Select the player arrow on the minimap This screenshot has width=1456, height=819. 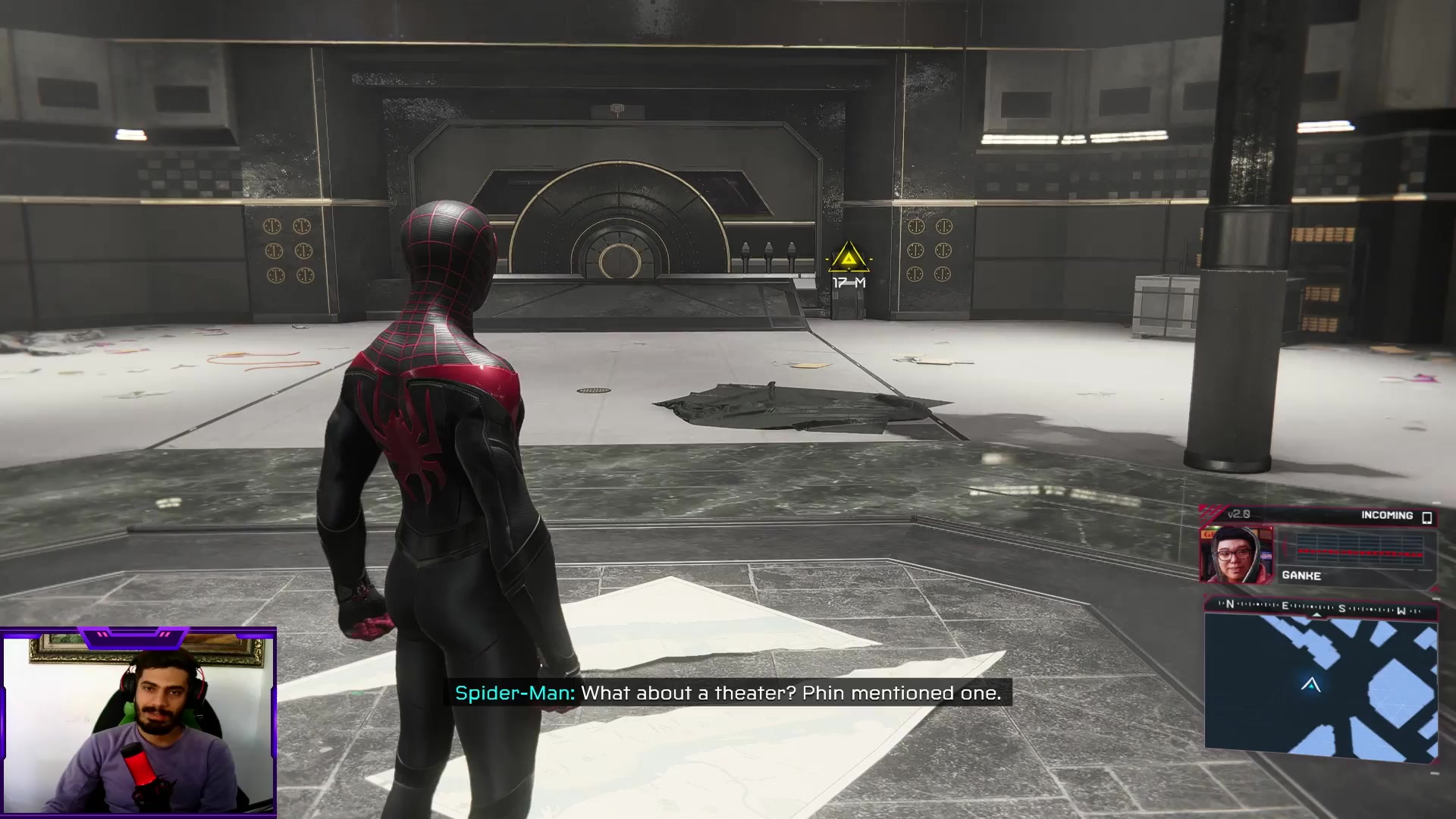click(1311, 685)
